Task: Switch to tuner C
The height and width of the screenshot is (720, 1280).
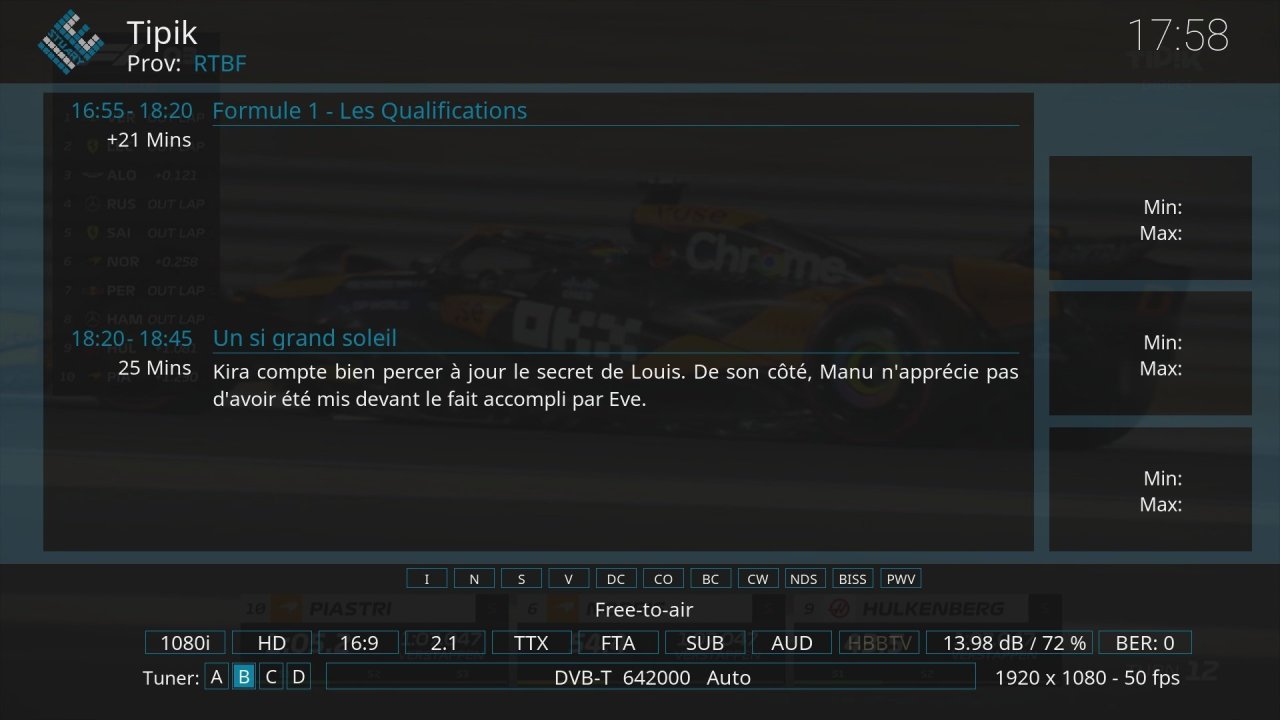Action: tap(270, 677)
